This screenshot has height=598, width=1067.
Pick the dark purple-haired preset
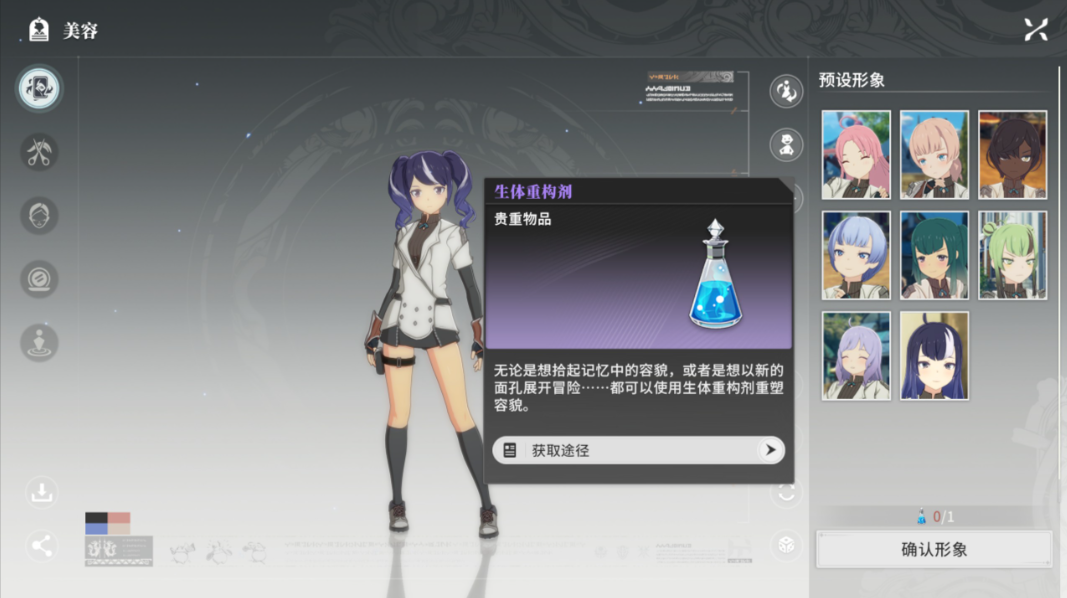934,355
